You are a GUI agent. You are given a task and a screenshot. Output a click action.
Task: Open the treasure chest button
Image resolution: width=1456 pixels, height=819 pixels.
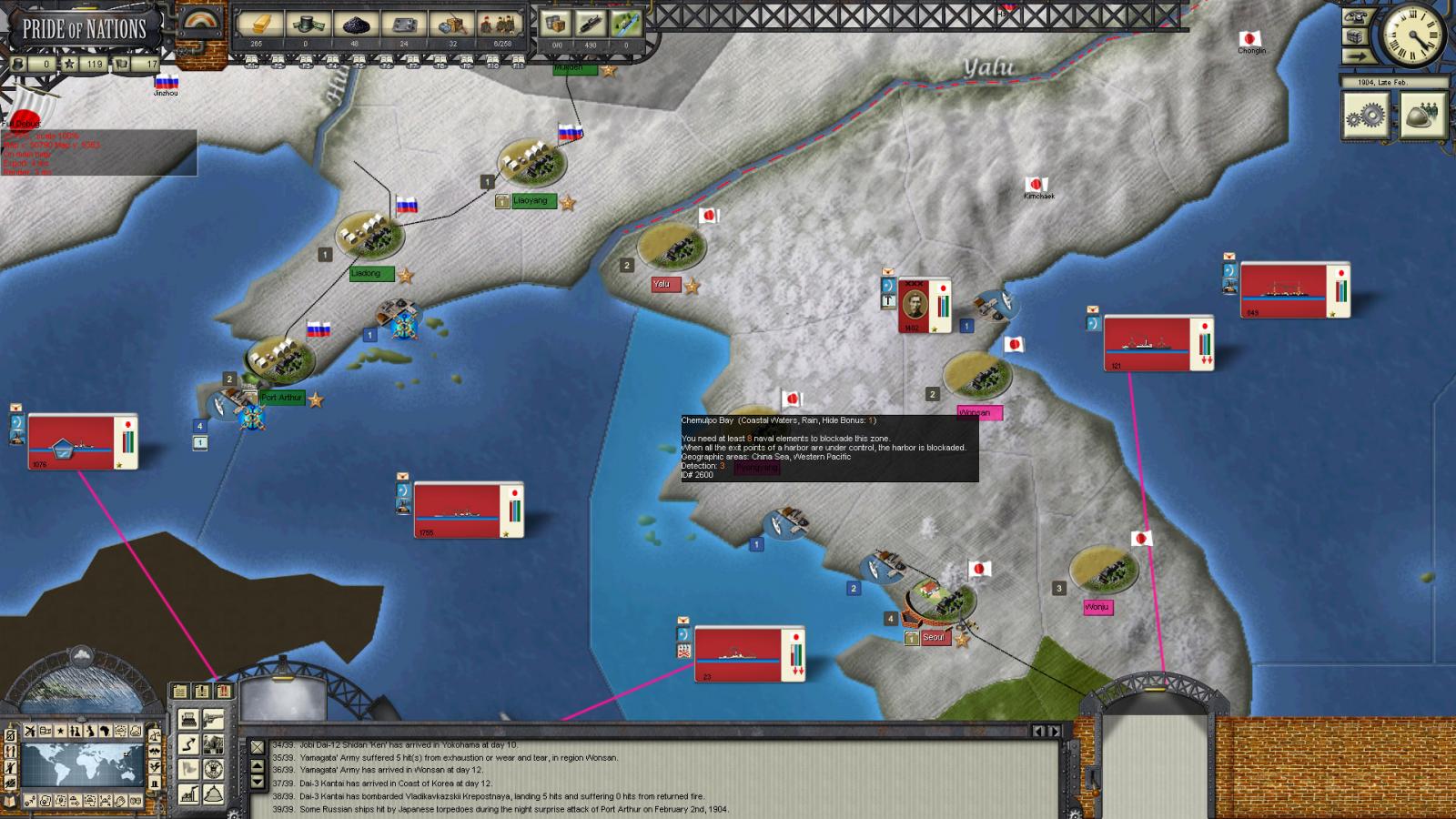click(1357, 36)
